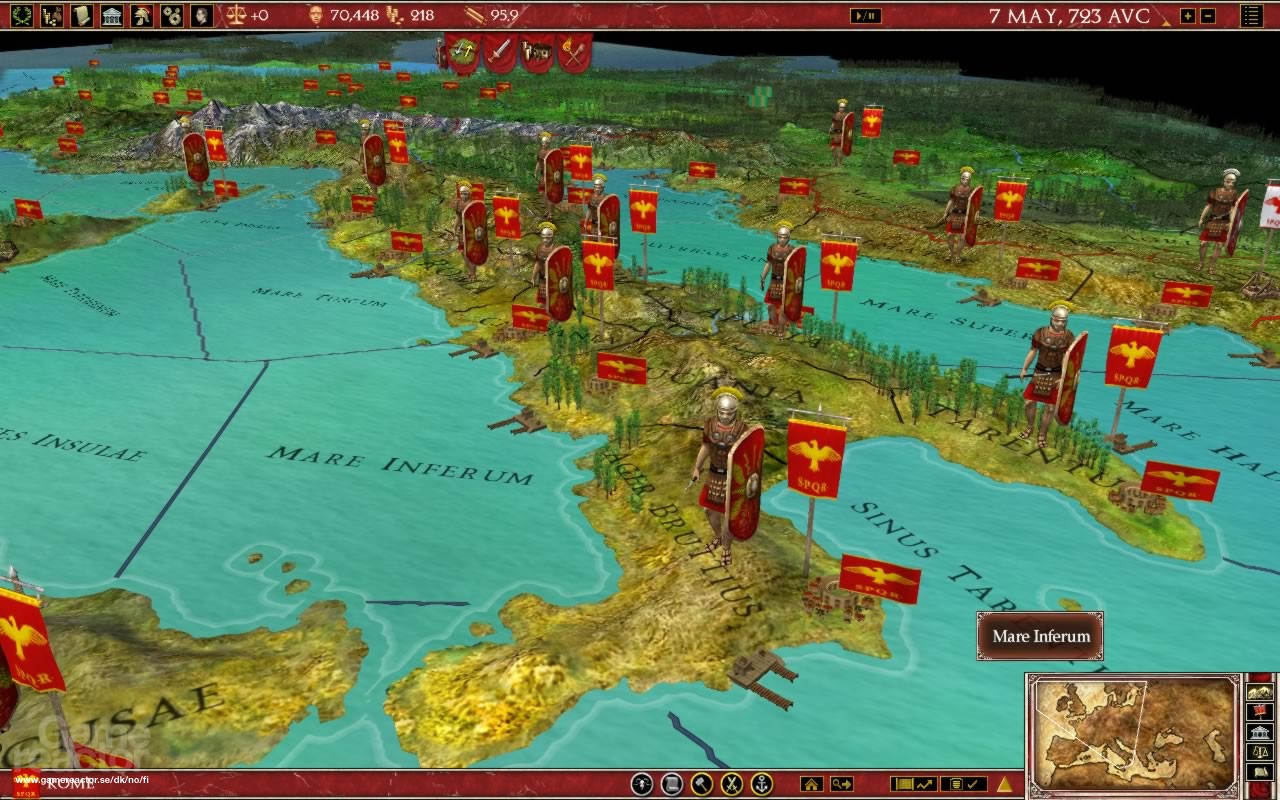Open the religion panel via the temple icon

[111, 14]
